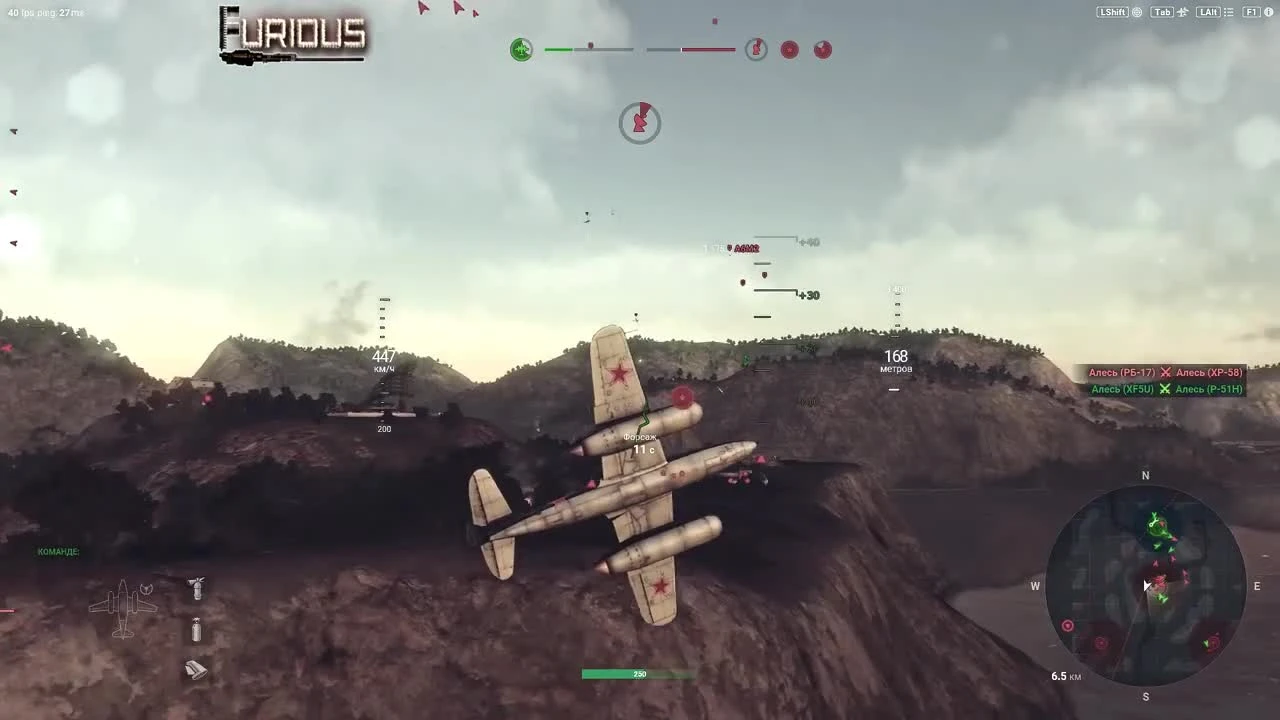Click the enemy plane marker labeled +30
Viewport: 1280px width, 720px height.
click(808, 295)
